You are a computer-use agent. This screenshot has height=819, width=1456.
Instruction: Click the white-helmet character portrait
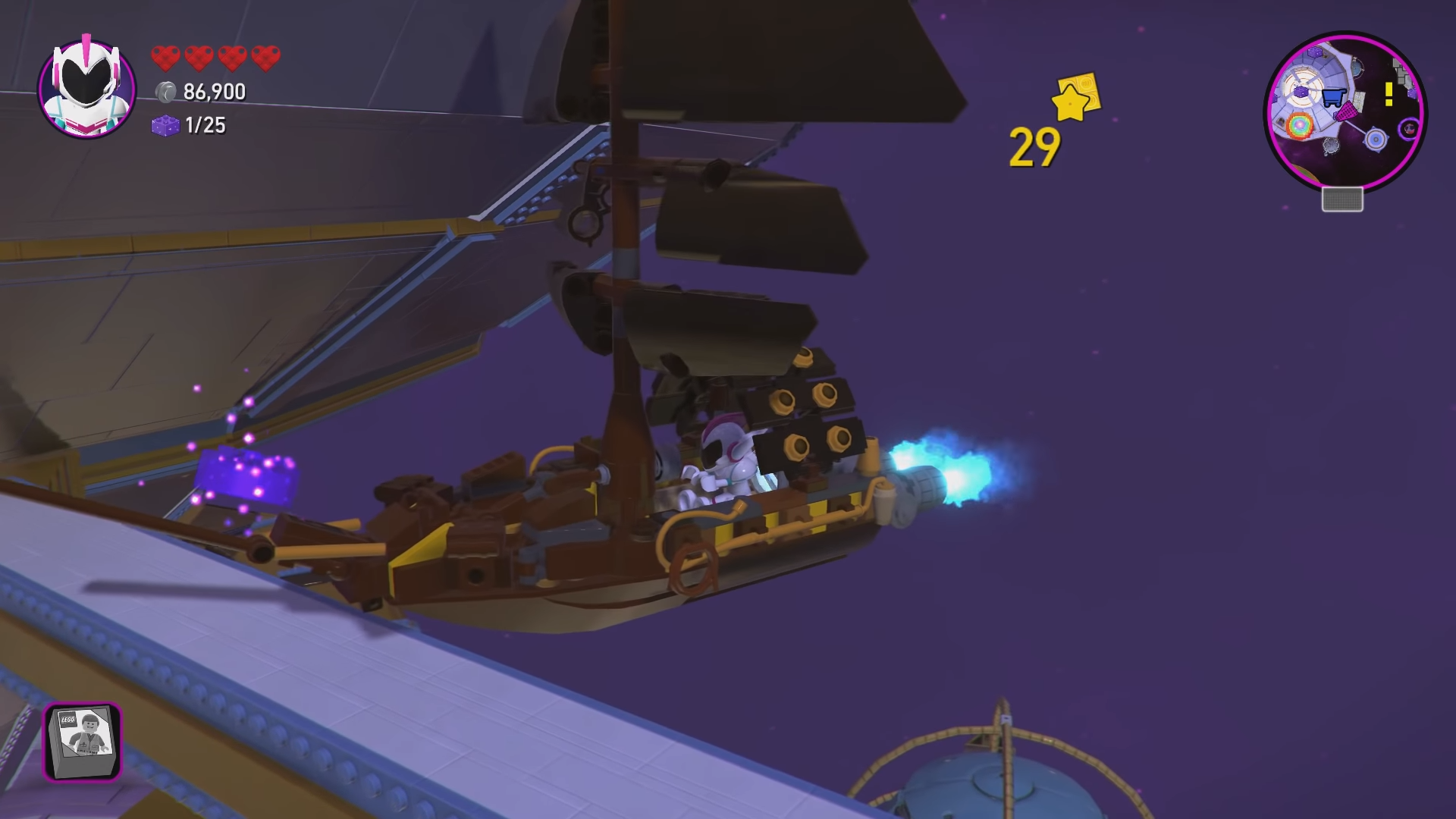click(86, 89)
